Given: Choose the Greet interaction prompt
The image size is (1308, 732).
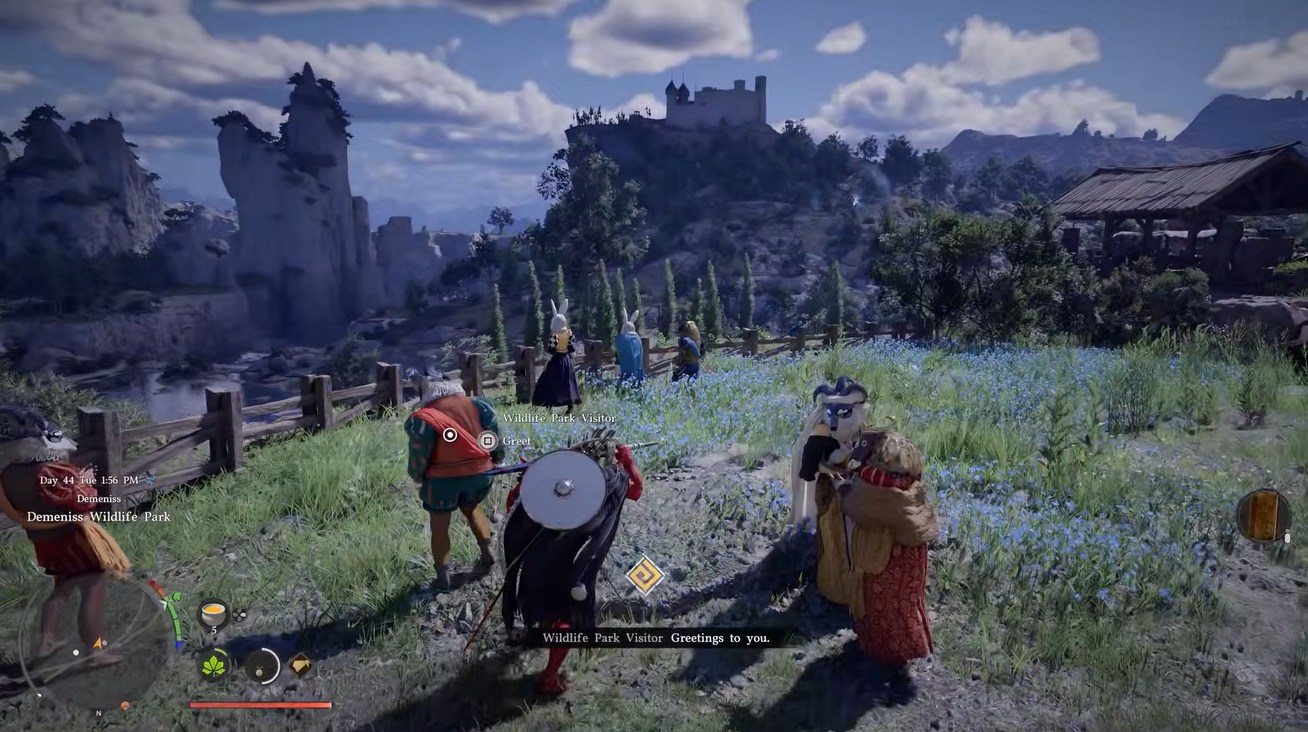Looking at the screenshot, I should (x=488, y=440).
